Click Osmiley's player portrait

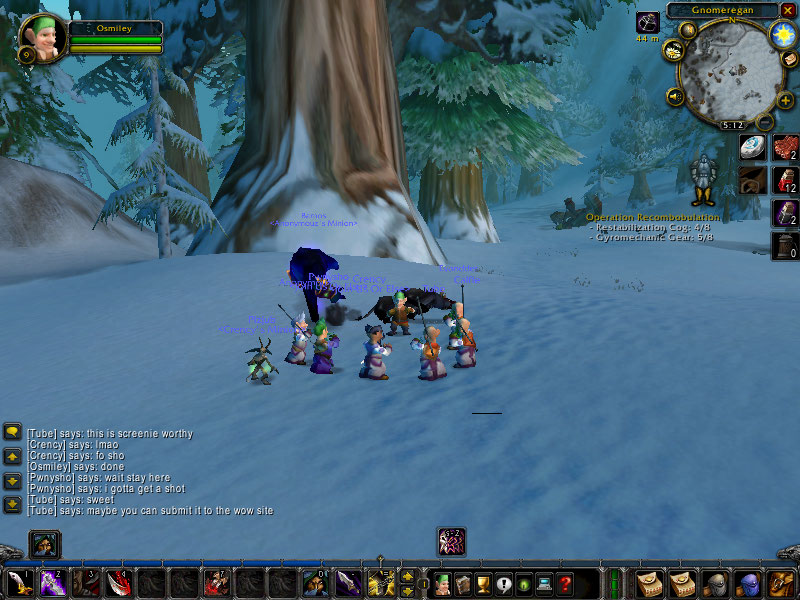[x=42, y=38]
